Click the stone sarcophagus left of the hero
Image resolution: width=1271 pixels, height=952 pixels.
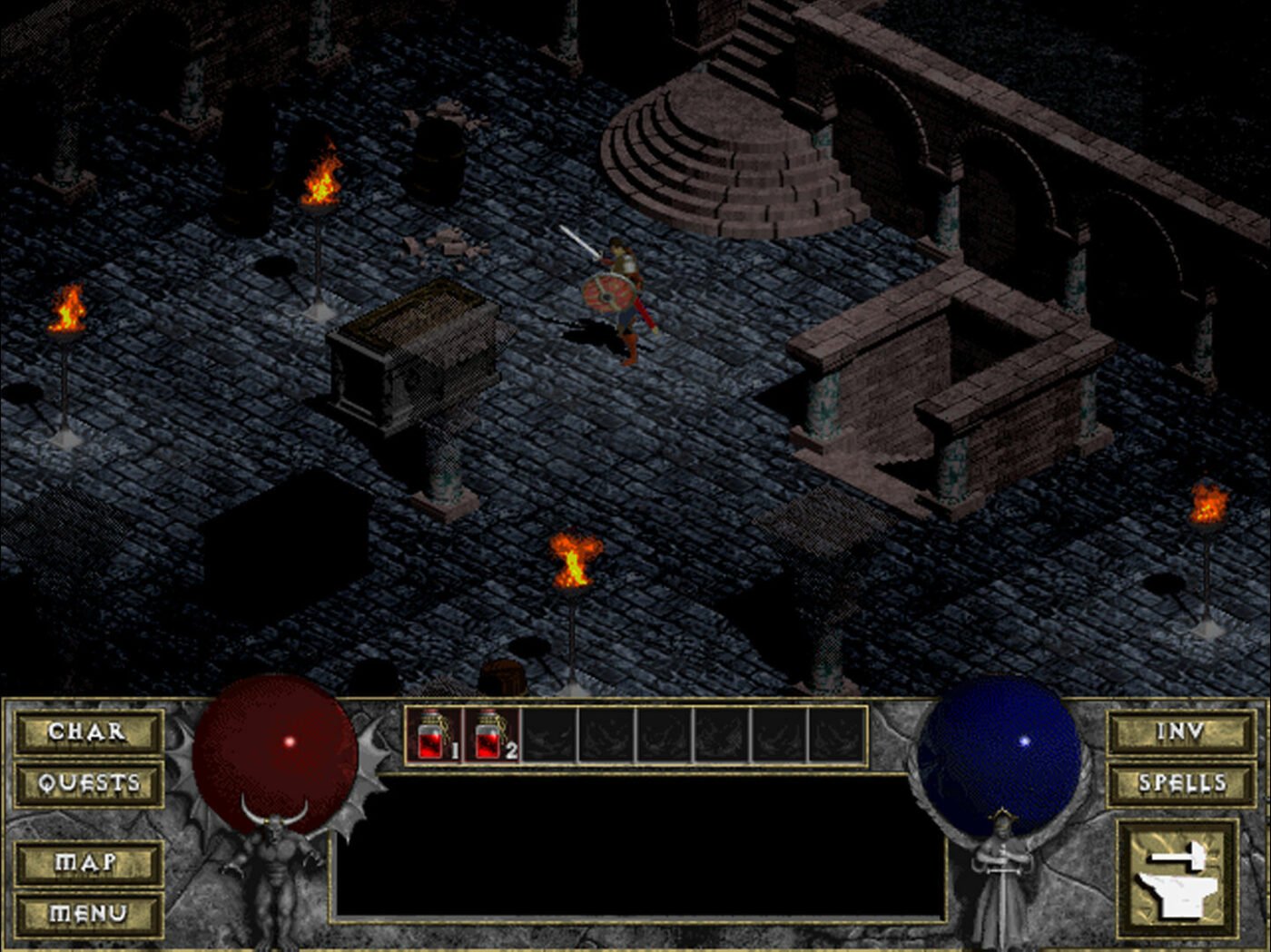(x=418, y=354)
